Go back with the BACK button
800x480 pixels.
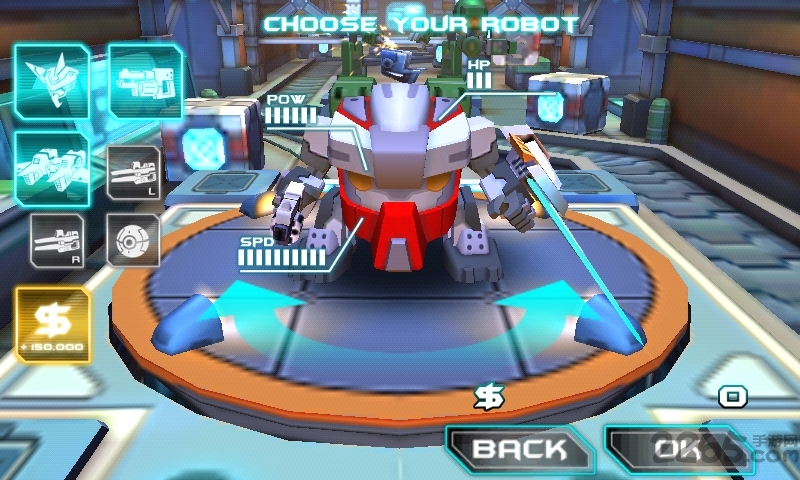tap(519, 449)
